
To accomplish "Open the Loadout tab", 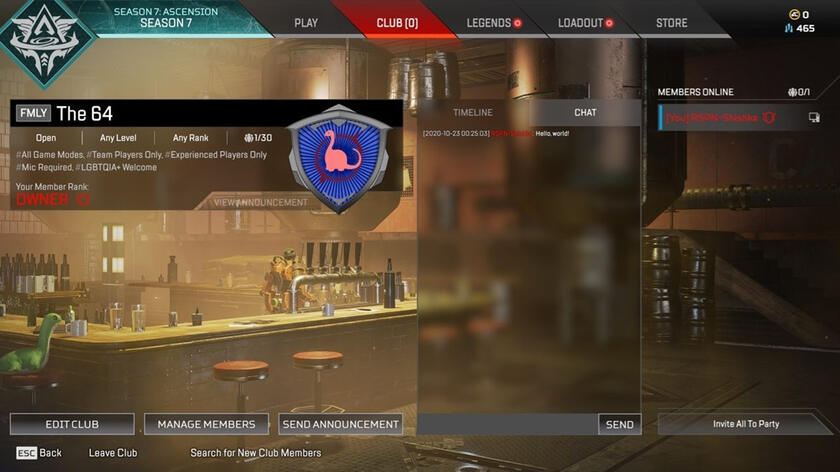I will 581,23.
